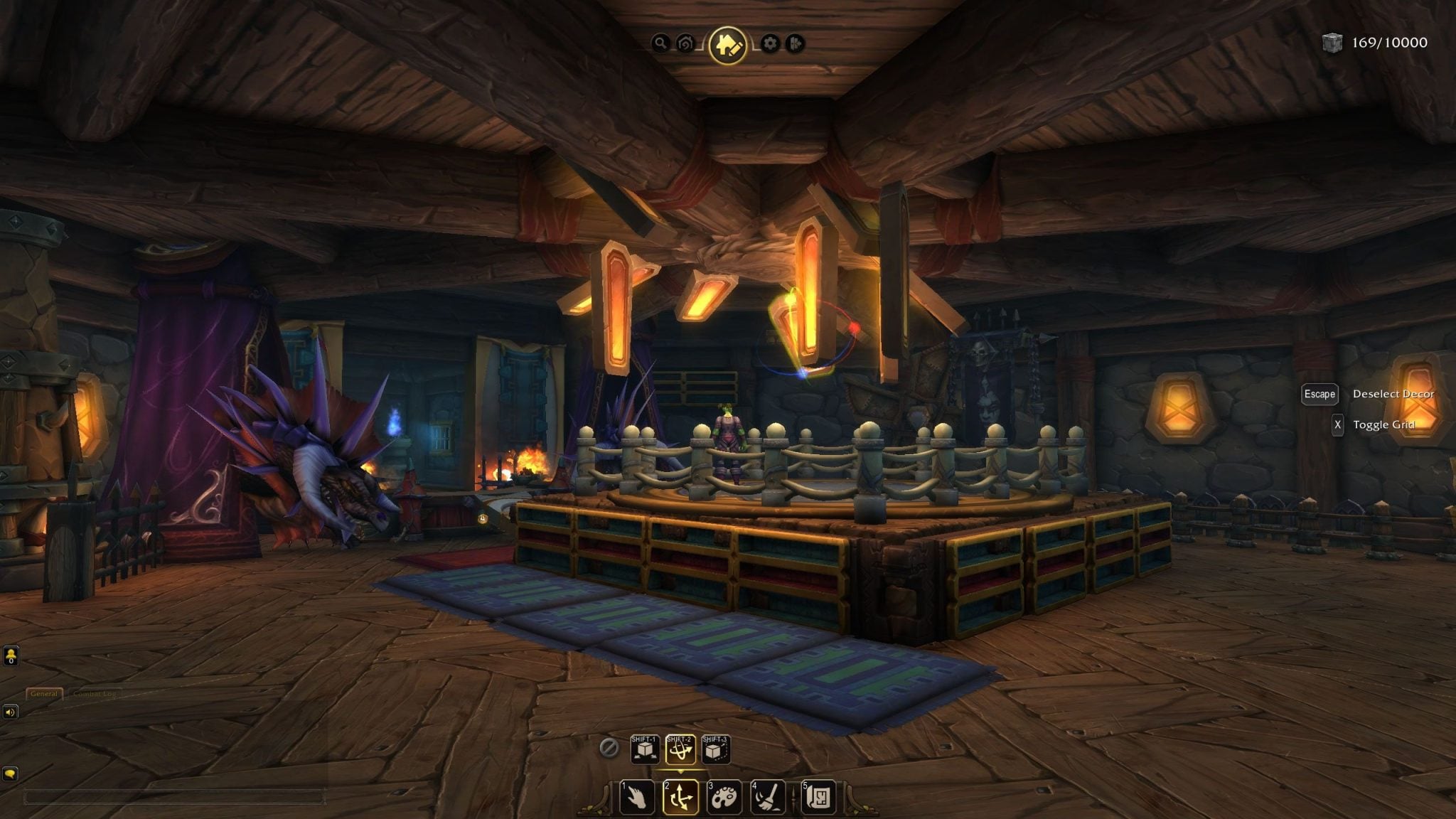Viewport: 1456px width, 819px height.
Task: Click the grey circle-slash cancel icon
Action: coord(609,747)
